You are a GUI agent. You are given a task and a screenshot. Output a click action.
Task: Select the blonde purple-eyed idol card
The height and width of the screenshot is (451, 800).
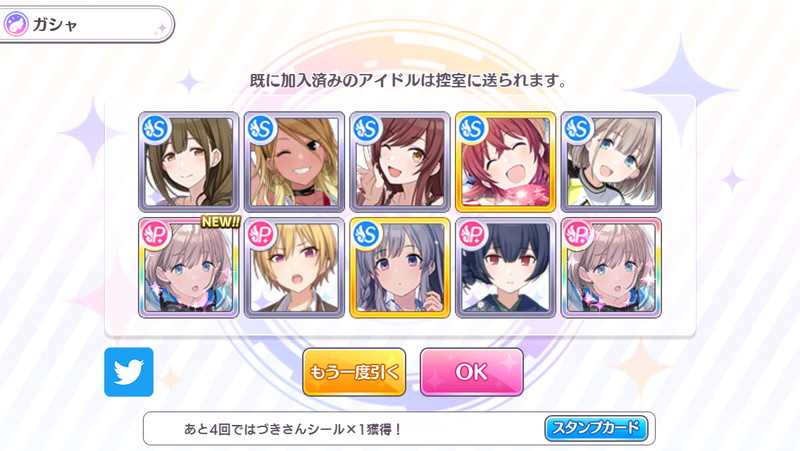294,267
